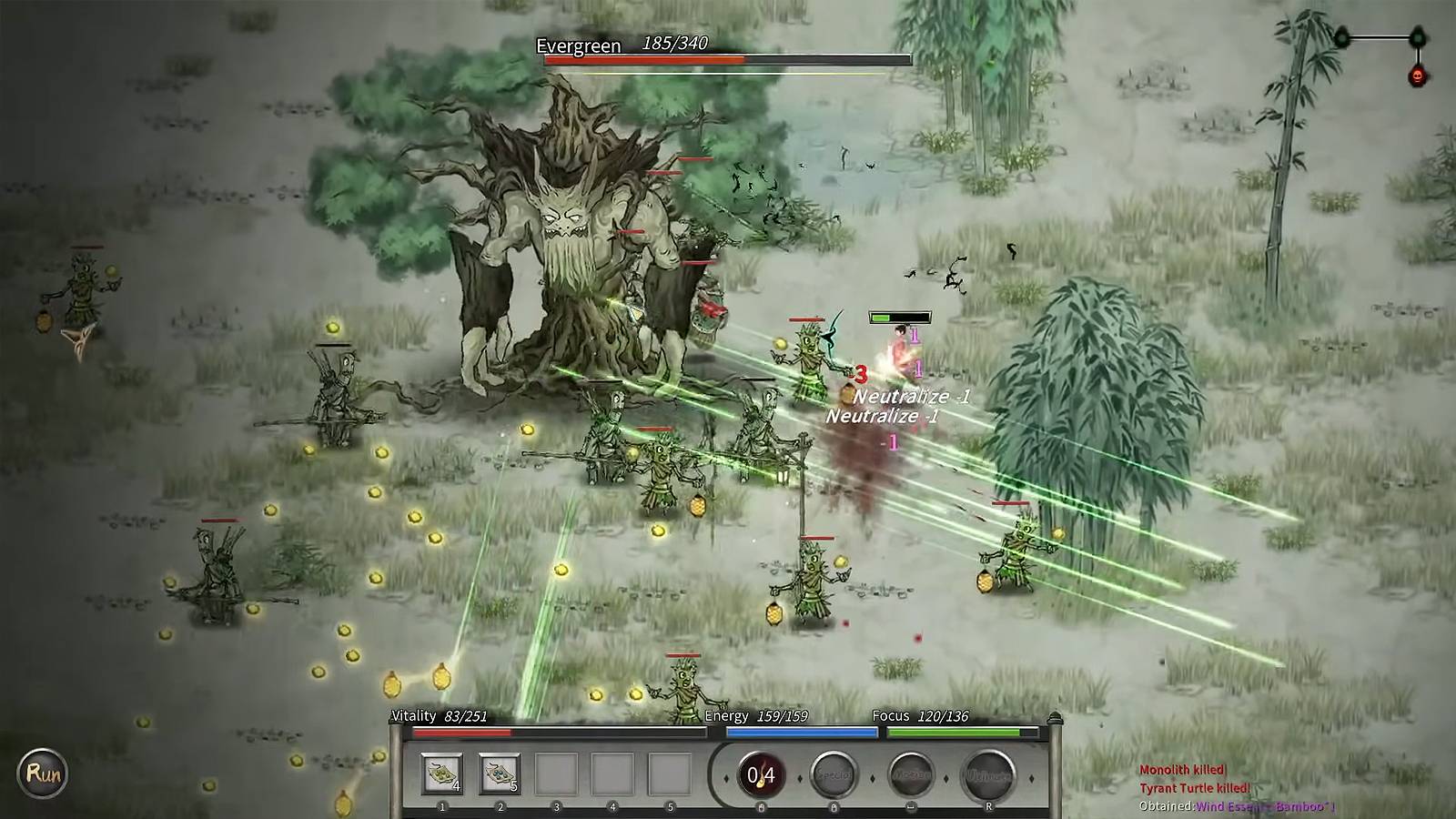Image resolution: width=1456 pixels, height=819 pixels.
Task: Activate the Special ability icon
Action: [834, 775]
